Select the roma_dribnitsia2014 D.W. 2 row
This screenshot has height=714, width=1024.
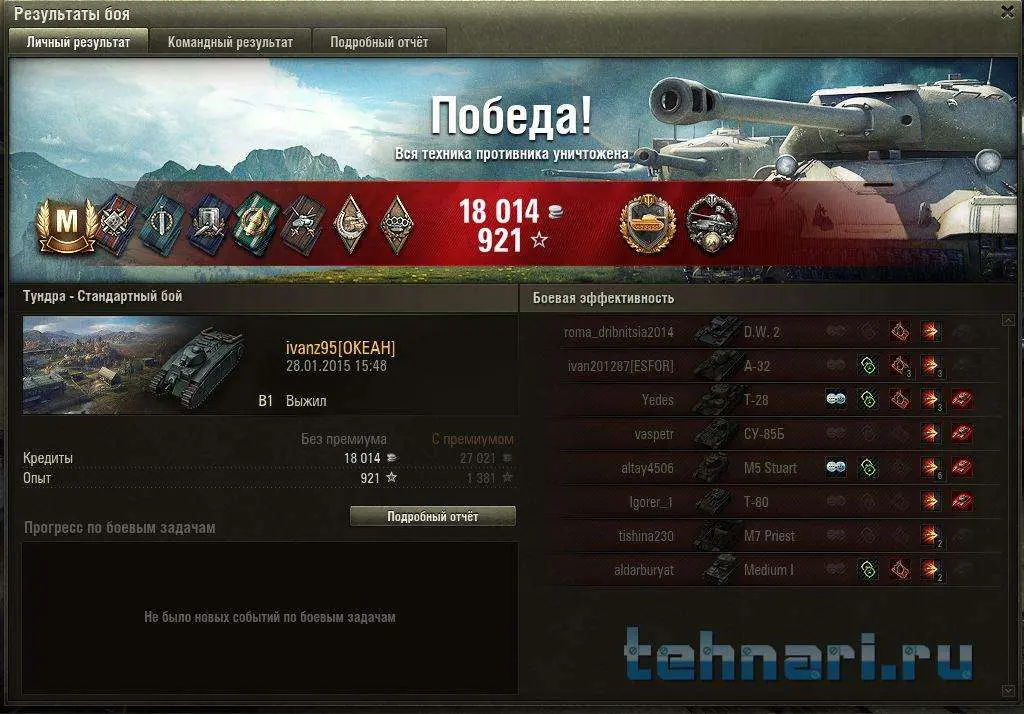coord(760,332)
